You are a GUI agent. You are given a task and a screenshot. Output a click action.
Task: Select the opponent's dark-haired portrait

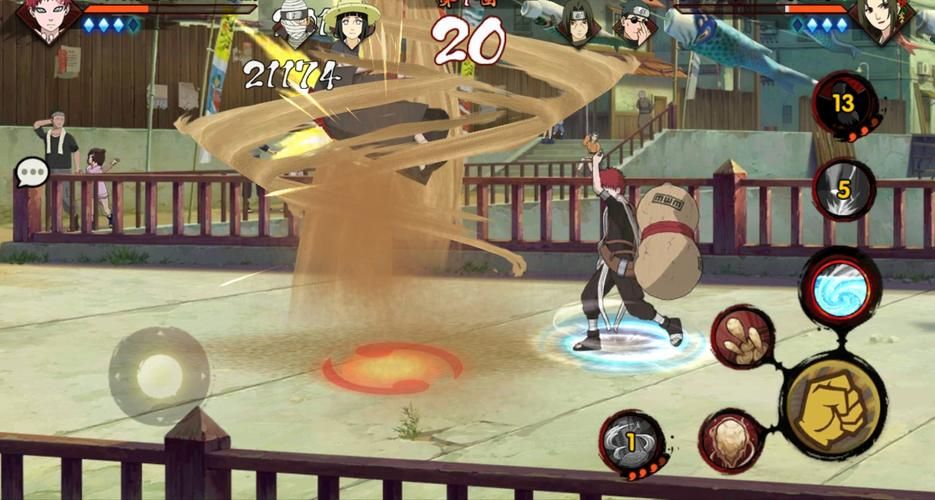(882, 20)
